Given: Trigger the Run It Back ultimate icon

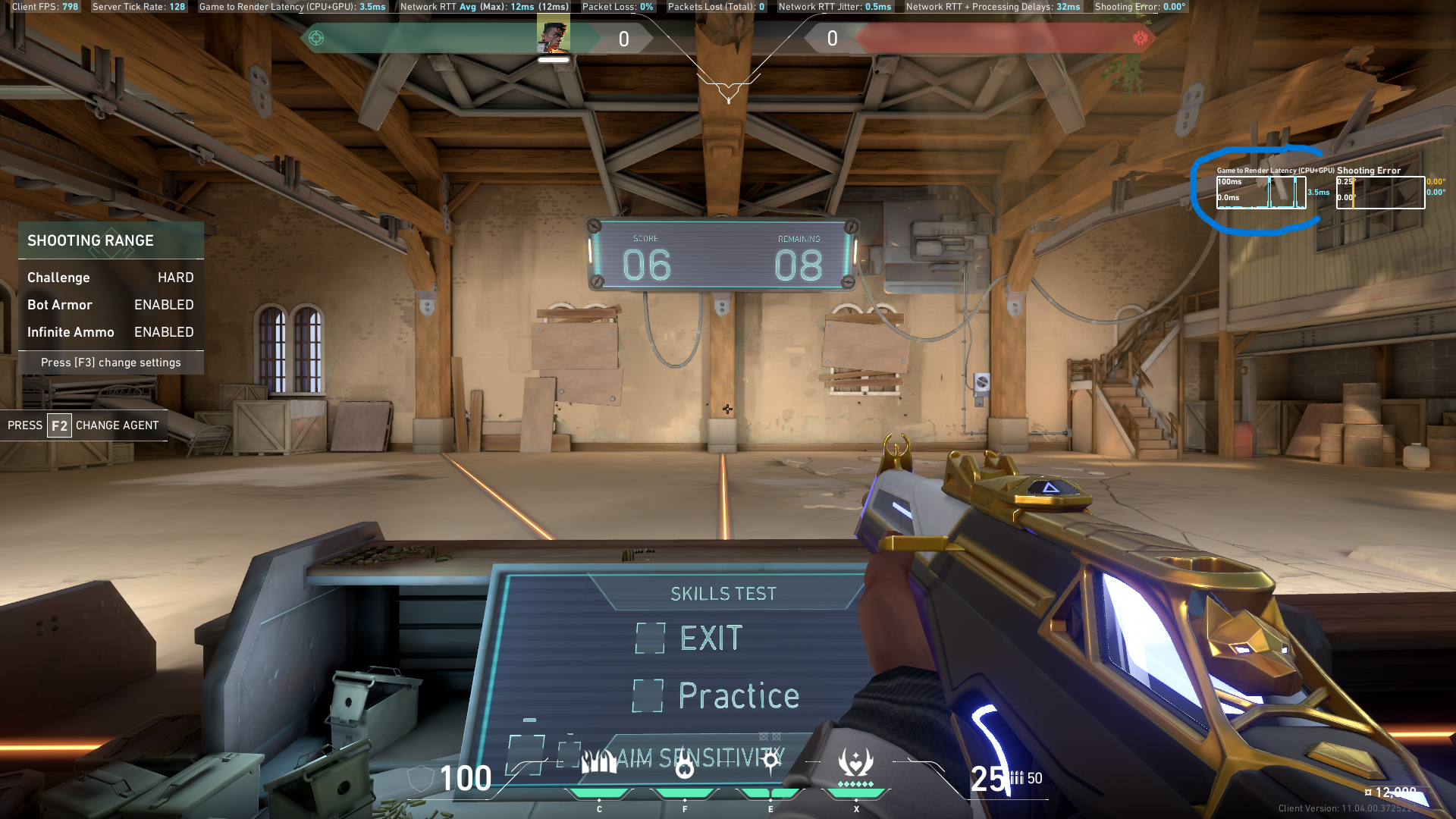Looking at the screenshot, I should pos(856,762).
